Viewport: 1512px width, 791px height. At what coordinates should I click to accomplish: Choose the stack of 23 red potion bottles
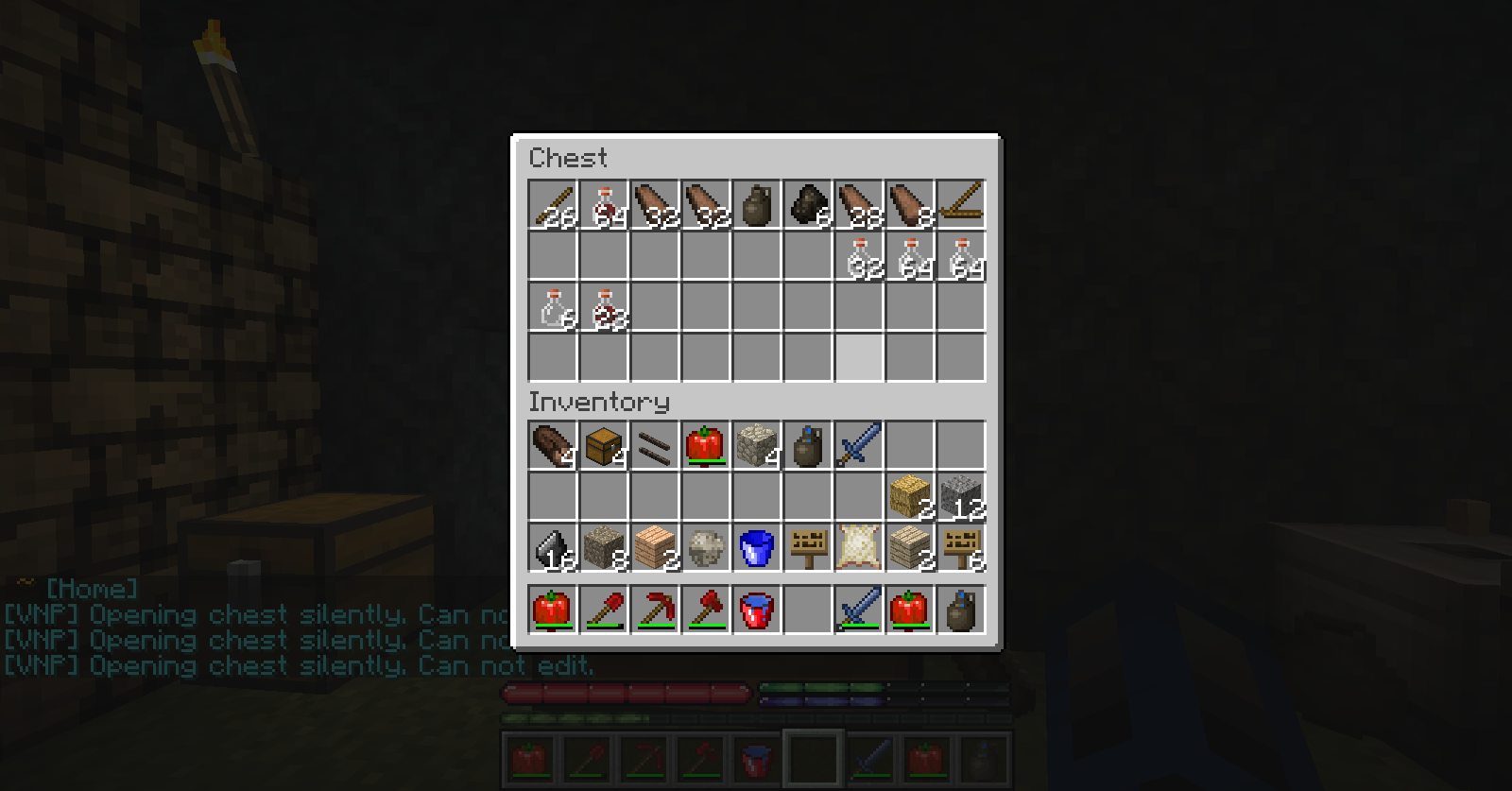point(604,307)
